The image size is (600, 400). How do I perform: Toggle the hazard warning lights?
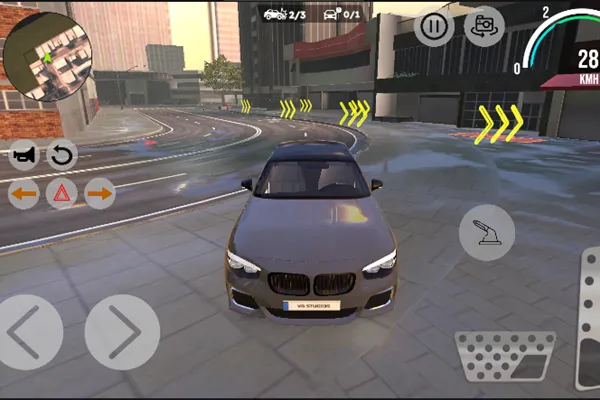pos(62,193)
